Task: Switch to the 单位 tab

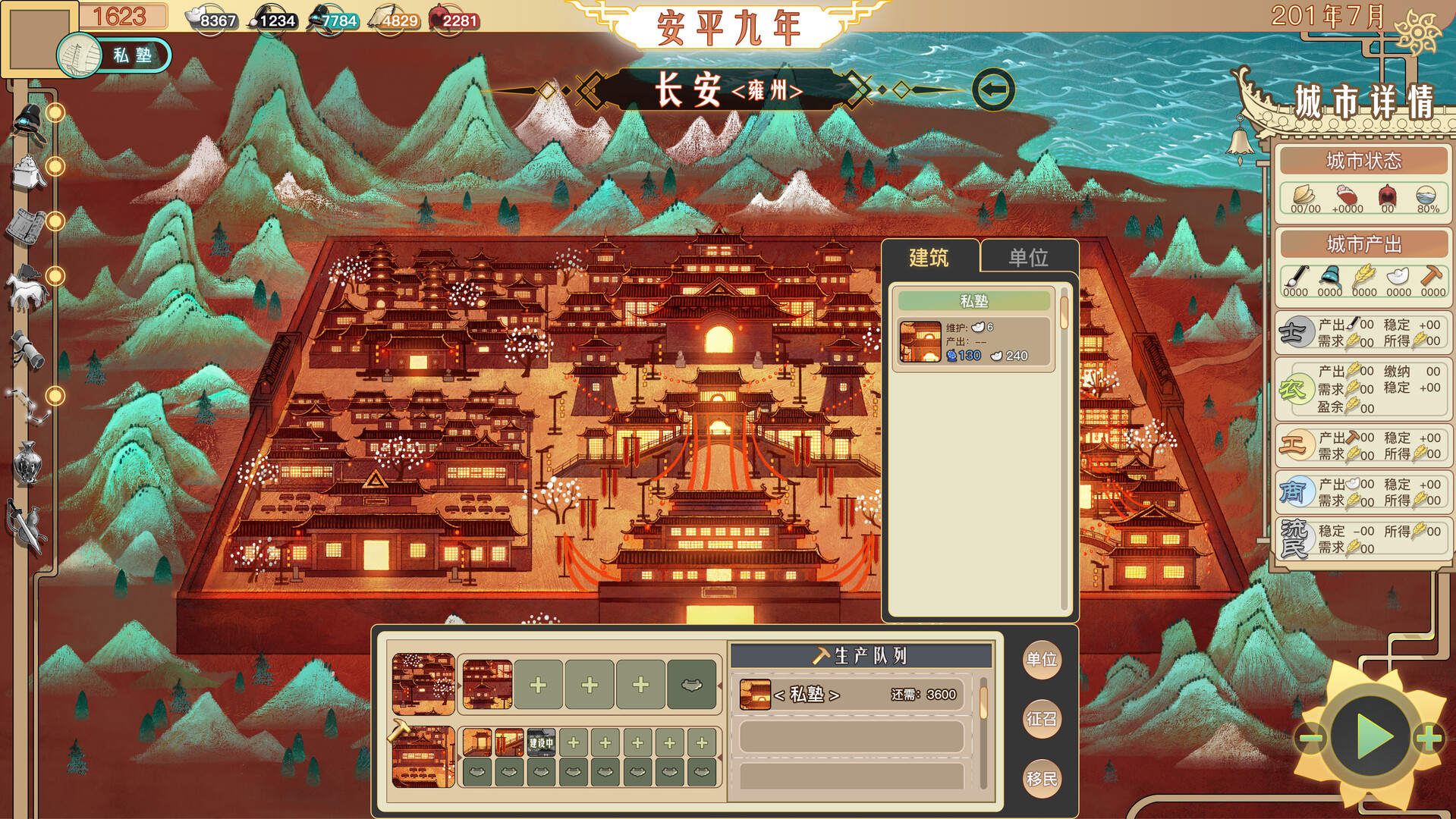Action: pos(1028,258)
